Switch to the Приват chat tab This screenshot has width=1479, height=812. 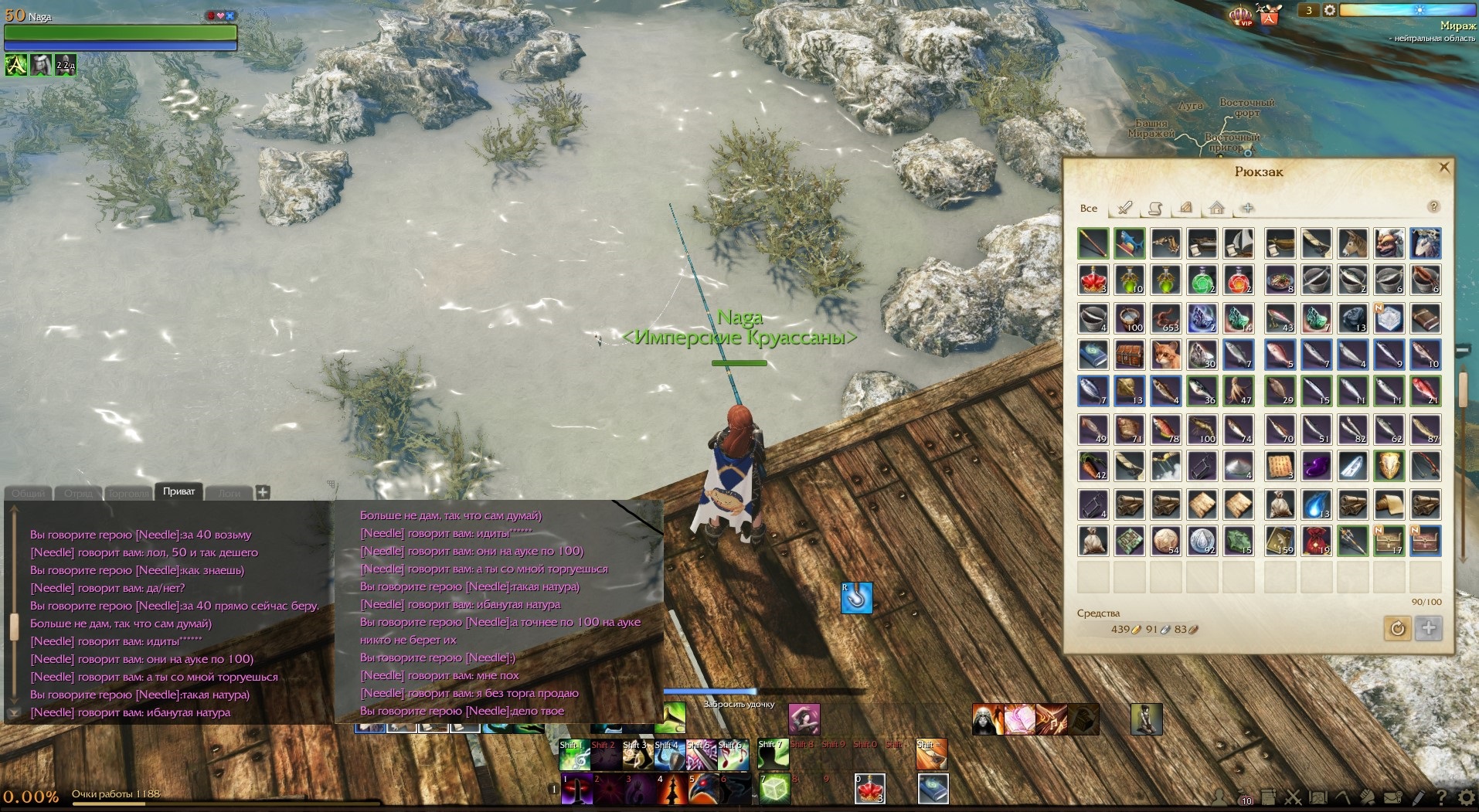[178, 491]
